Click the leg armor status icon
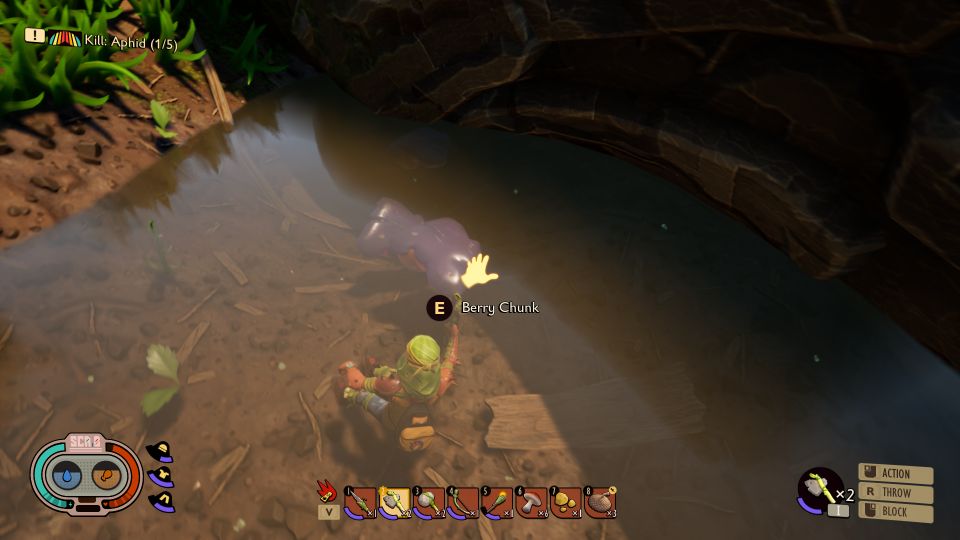 click(160, 499)
